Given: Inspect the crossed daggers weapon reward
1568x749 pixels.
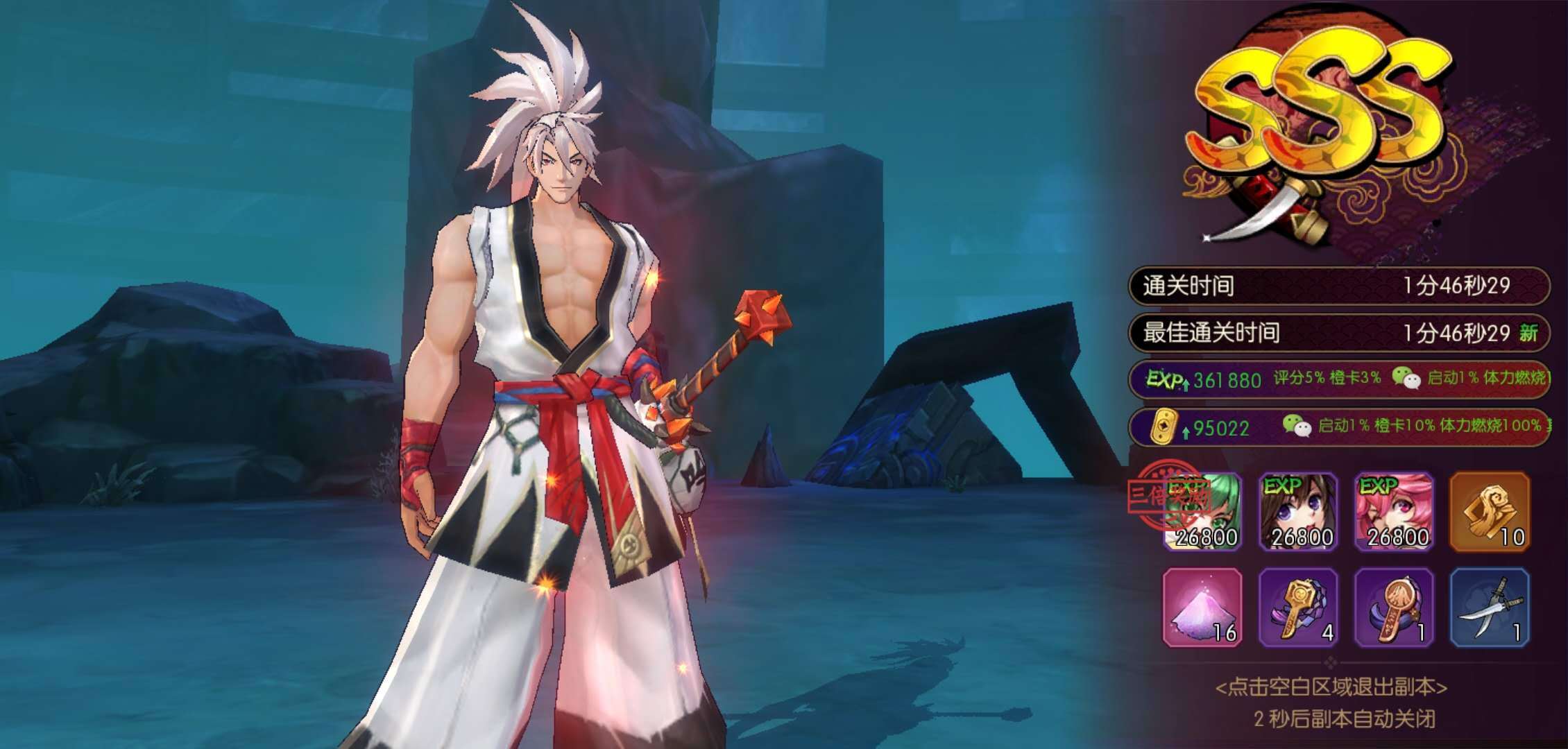Looking at the screenshot, I should click(x=1490, y=608).
